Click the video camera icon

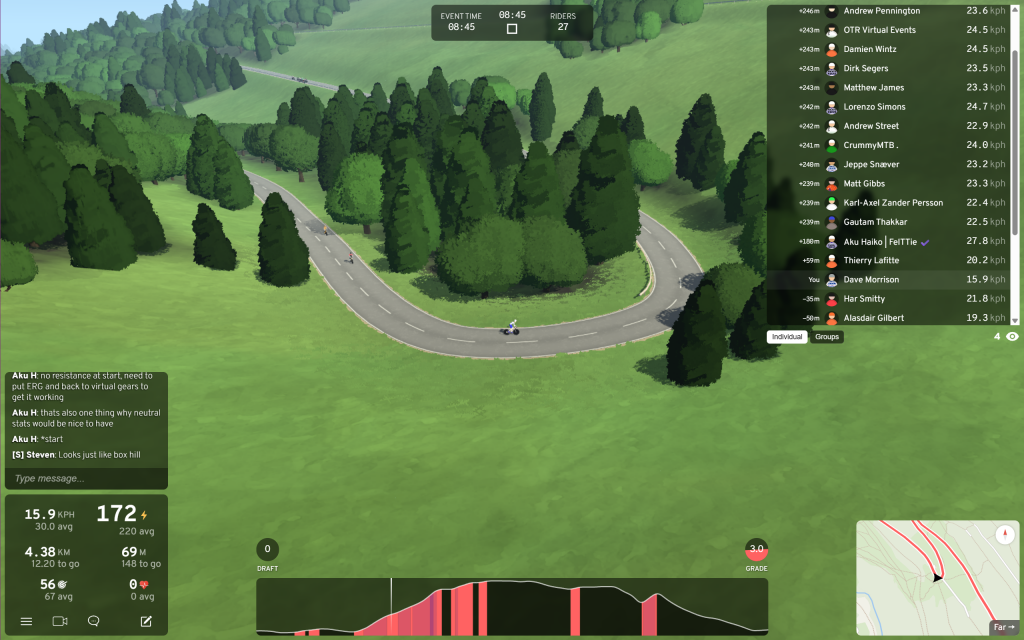(59, 621)
